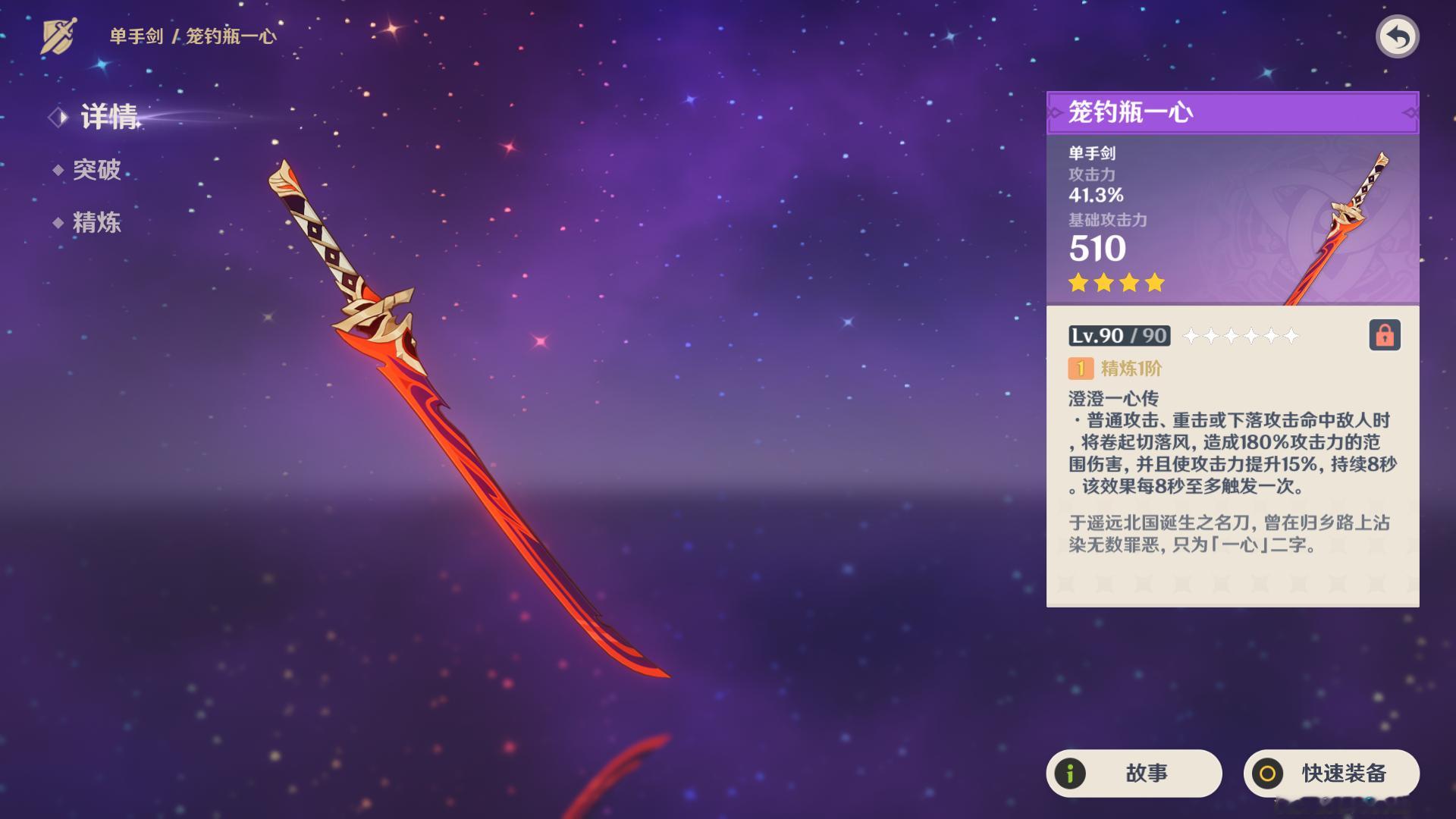Viewport: 1456px width, 819px height.
Task: Click the back arrow button
Action: [x=1397, y=36]
